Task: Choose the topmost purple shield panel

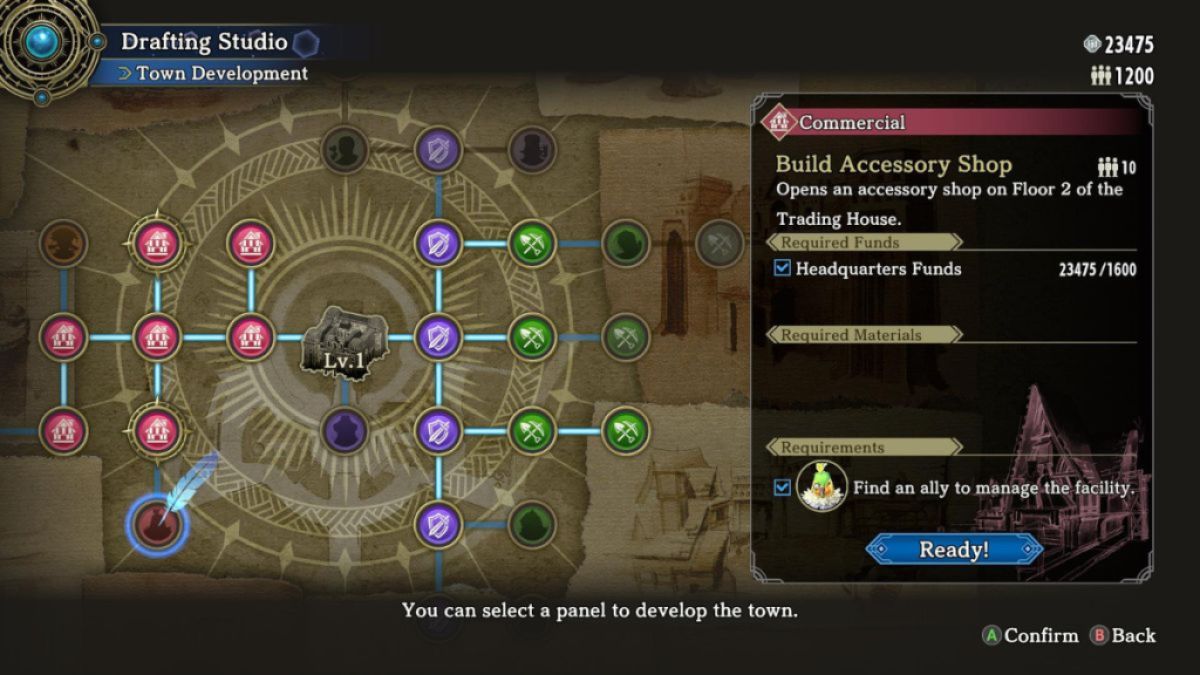Action: point(438,149)
